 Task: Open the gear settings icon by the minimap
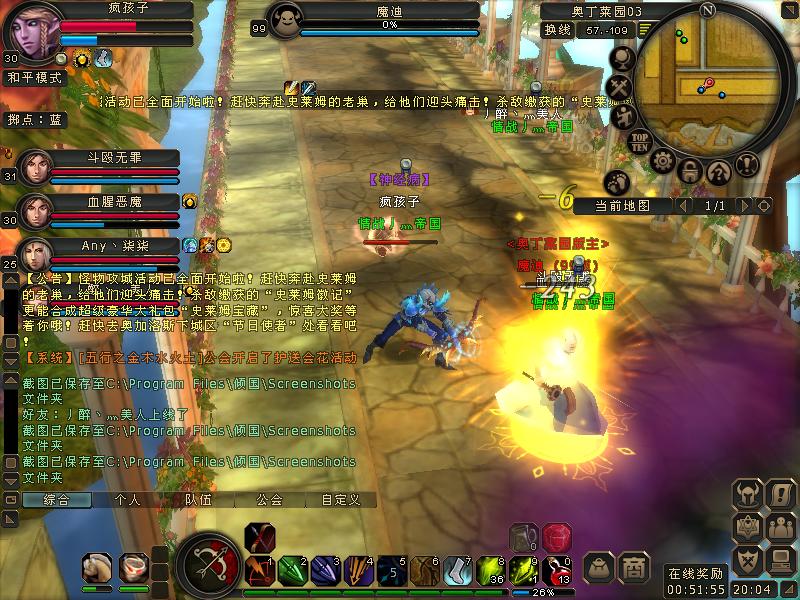(x=662, y=160)
